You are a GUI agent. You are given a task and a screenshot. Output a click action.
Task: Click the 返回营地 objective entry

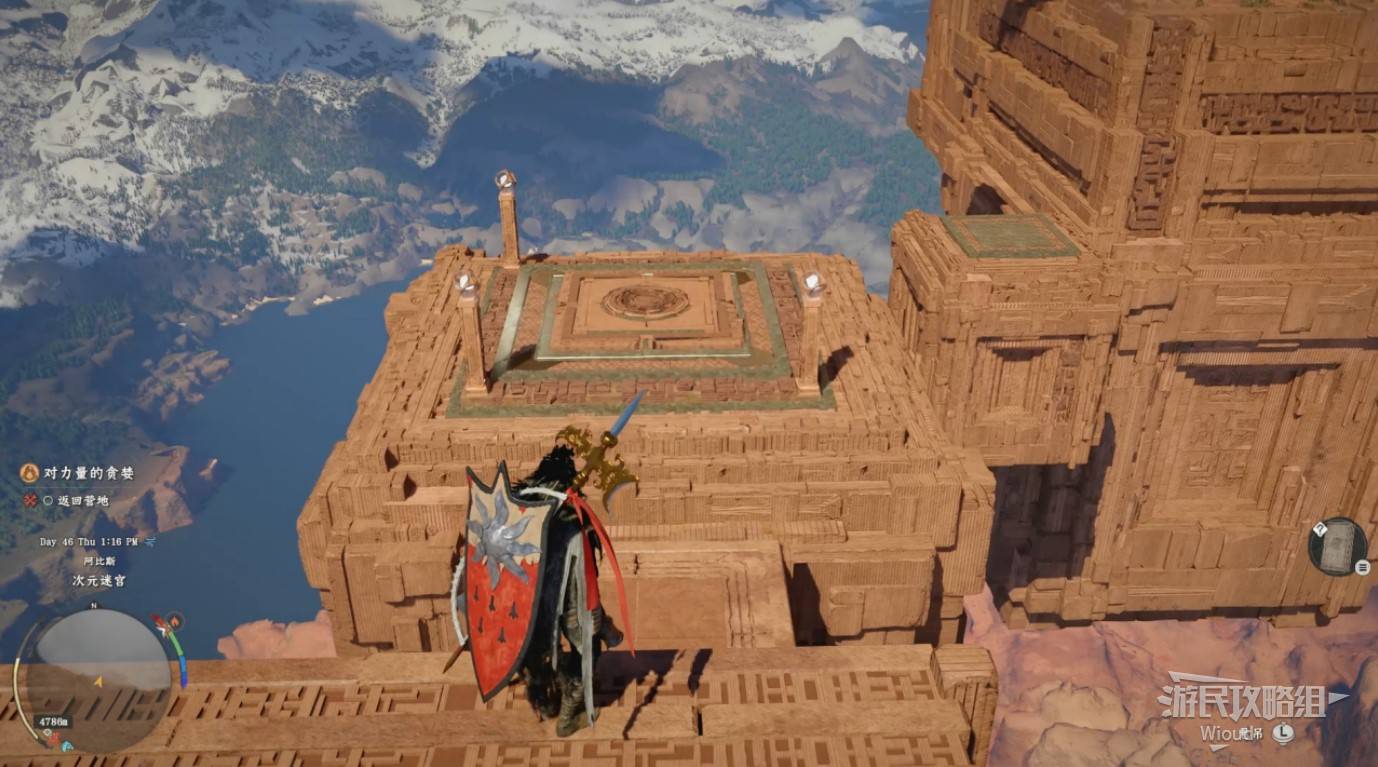[x=82, y=500]
